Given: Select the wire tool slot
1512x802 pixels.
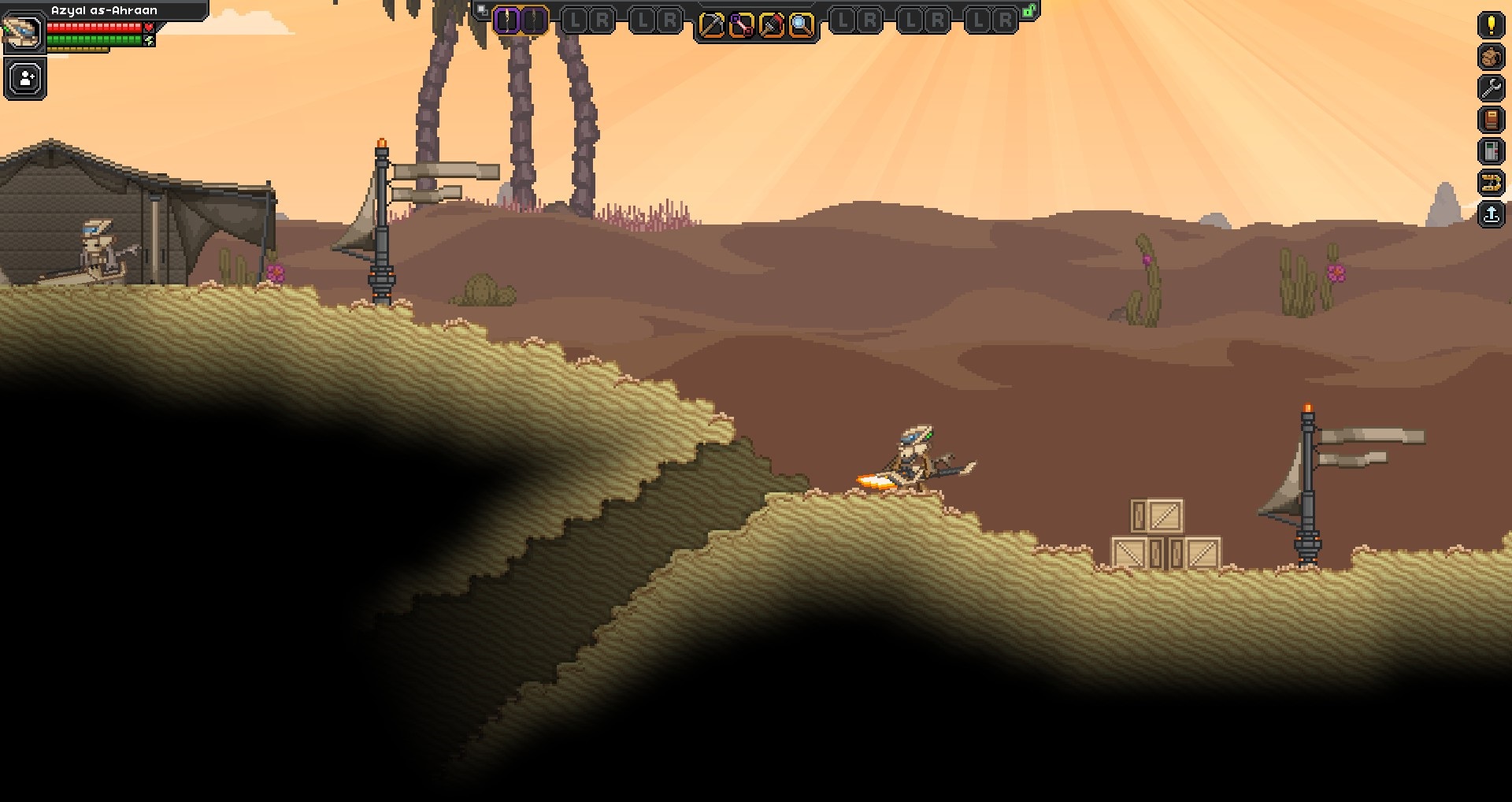Looking at the screenshot, I should point(741,26).
